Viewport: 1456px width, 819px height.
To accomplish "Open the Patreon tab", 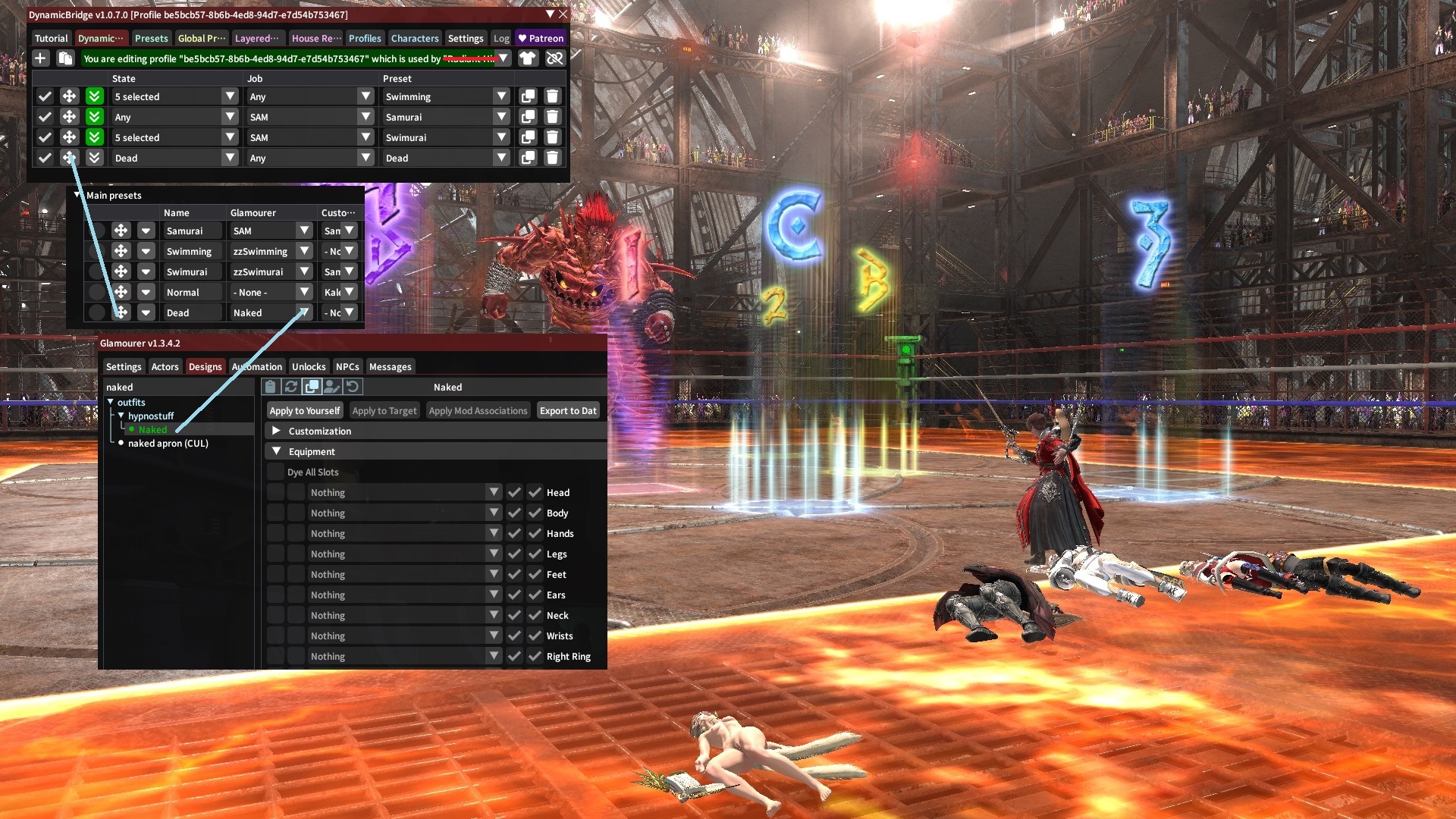I will click(541, 38).
